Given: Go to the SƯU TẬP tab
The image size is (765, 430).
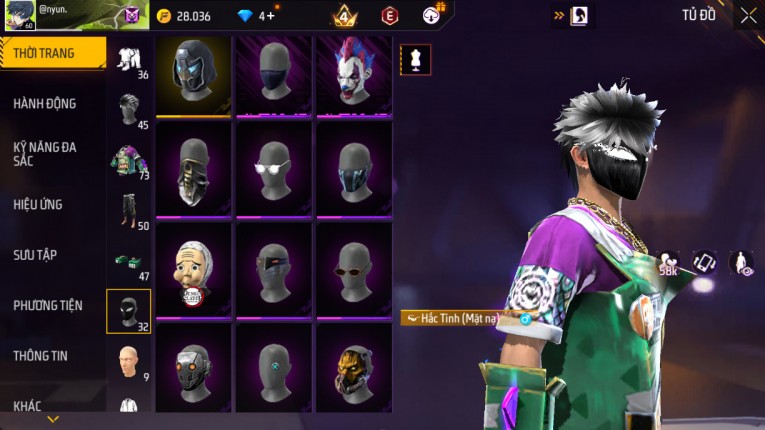Looking at the screenshot, I should pos(35,255).
